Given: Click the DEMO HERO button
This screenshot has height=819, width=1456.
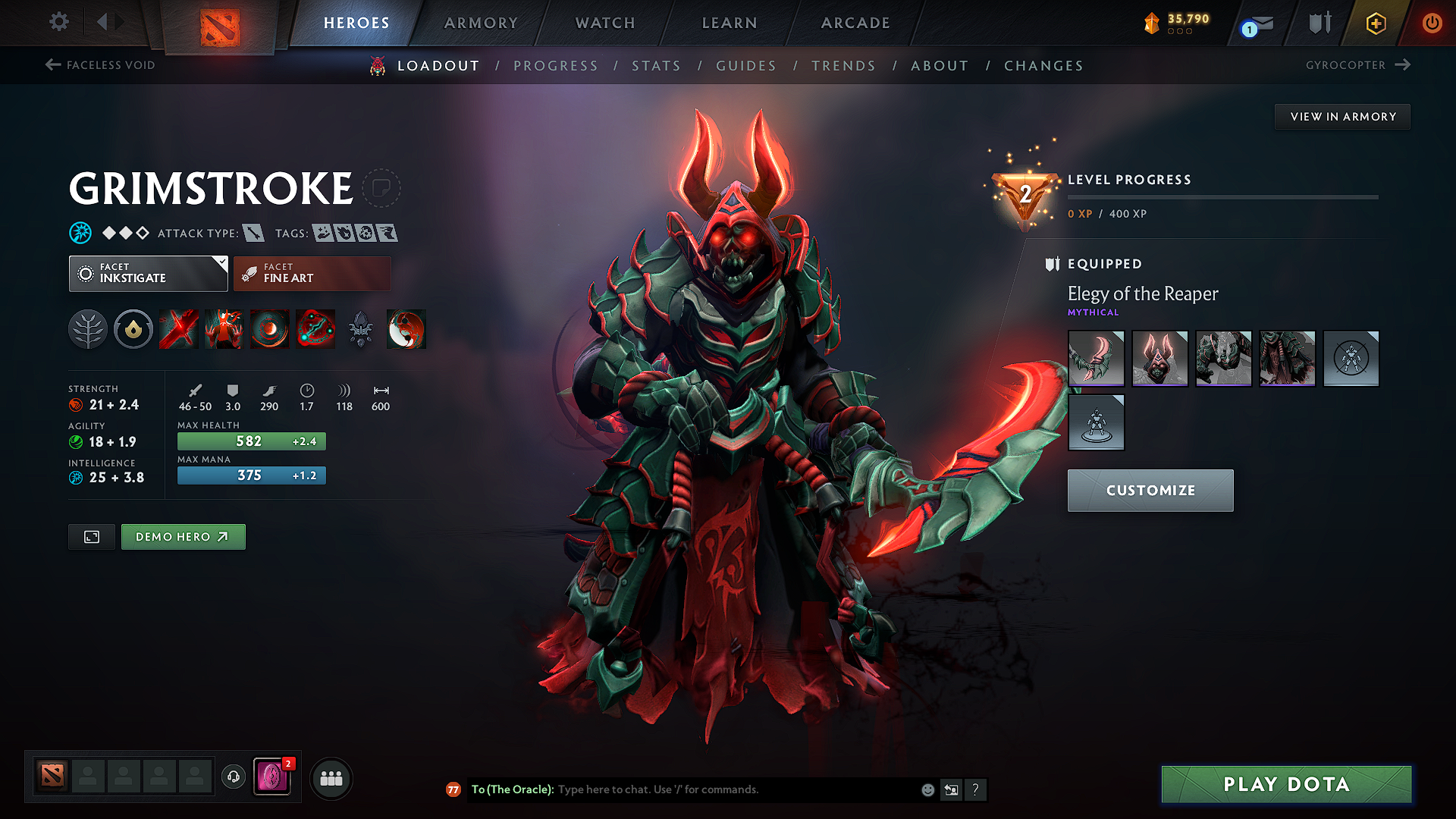Looking at the screenshot, I should click(183, 536).
